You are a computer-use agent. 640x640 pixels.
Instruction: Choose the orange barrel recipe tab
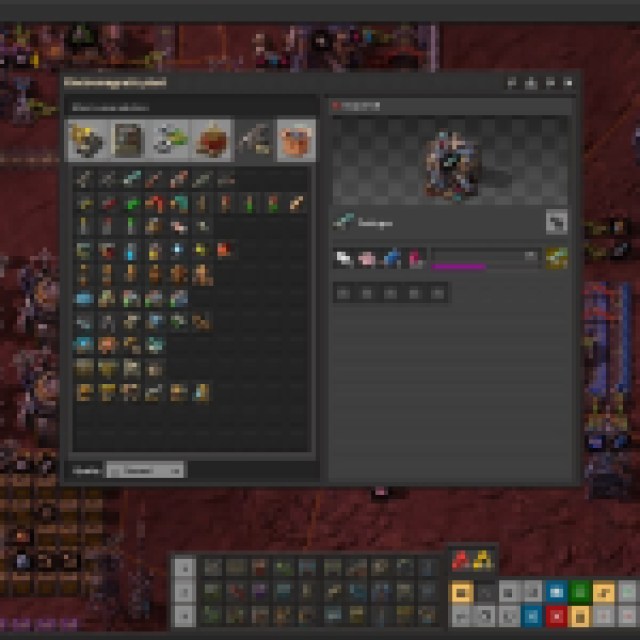point(296,141)
